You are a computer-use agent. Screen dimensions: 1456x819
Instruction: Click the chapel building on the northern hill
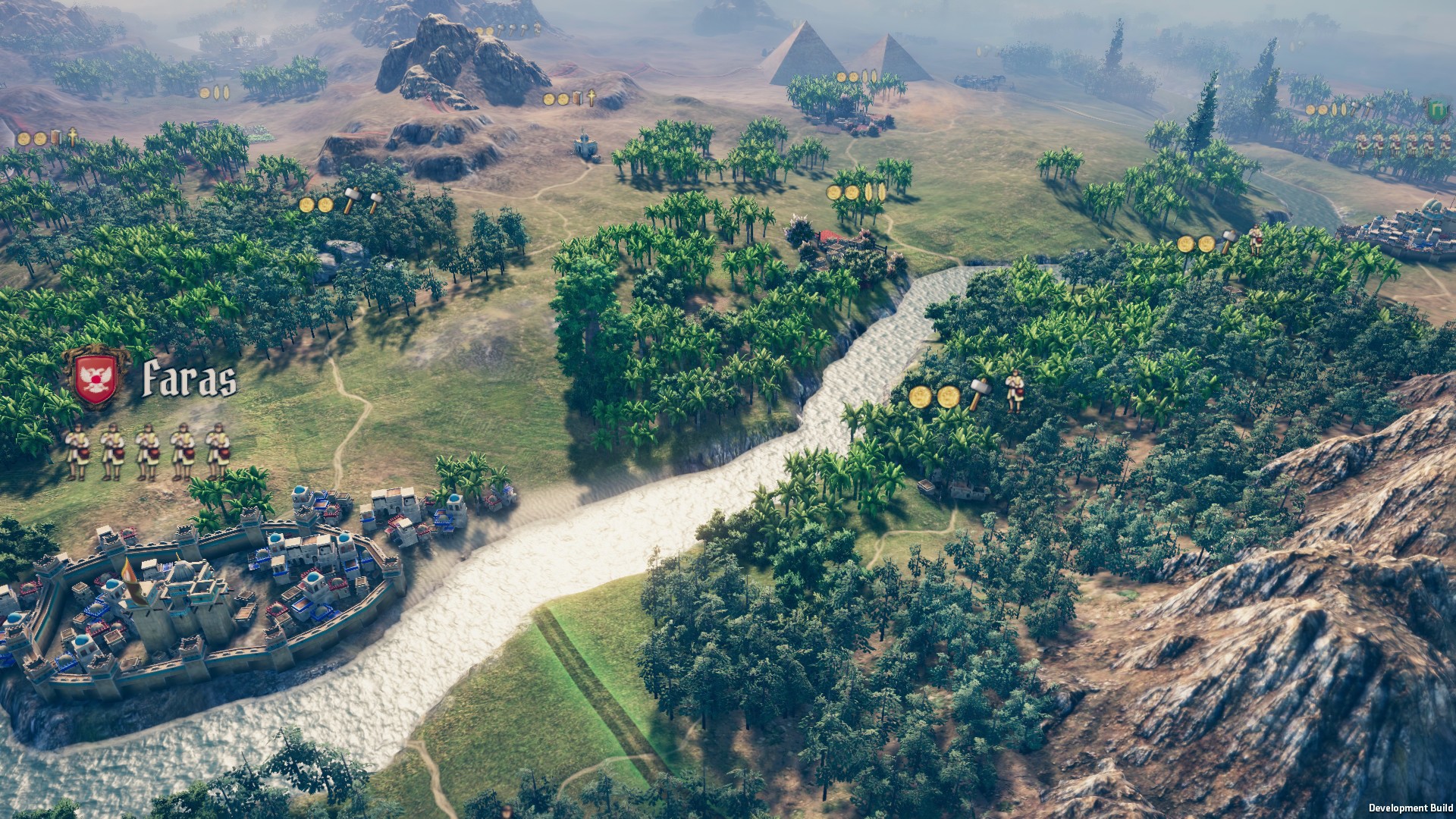click(x=584, y=144)
